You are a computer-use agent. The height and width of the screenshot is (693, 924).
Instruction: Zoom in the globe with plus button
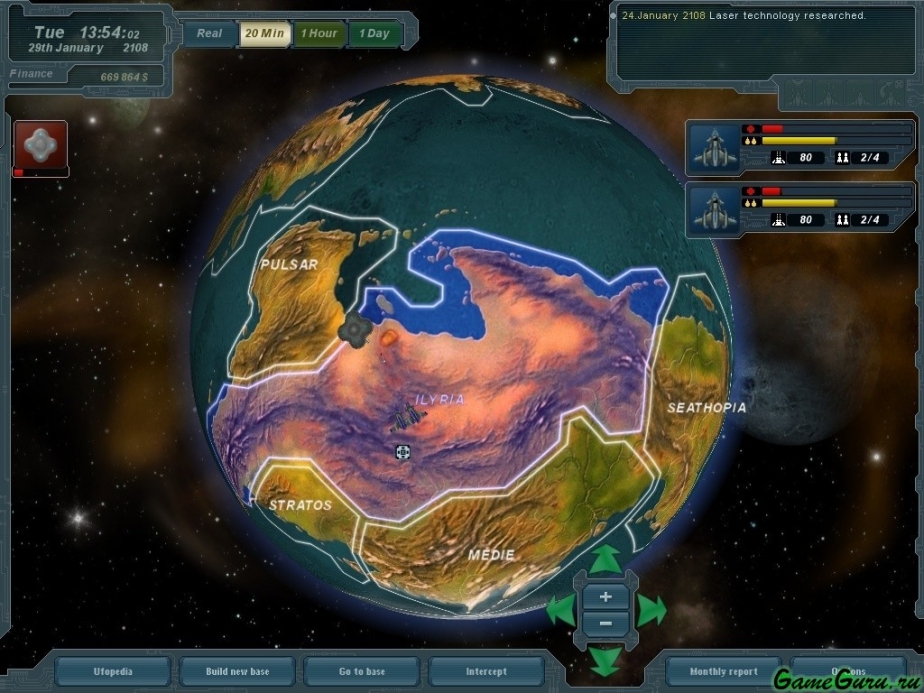coord(605,597)
